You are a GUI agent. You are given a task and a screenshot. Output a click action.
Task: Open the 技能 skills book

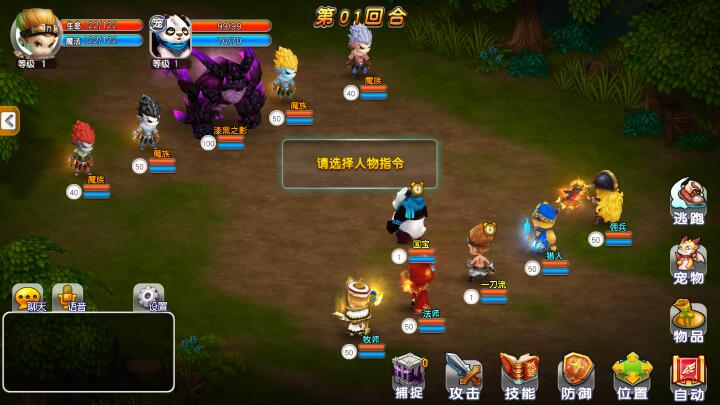(520, 376)
